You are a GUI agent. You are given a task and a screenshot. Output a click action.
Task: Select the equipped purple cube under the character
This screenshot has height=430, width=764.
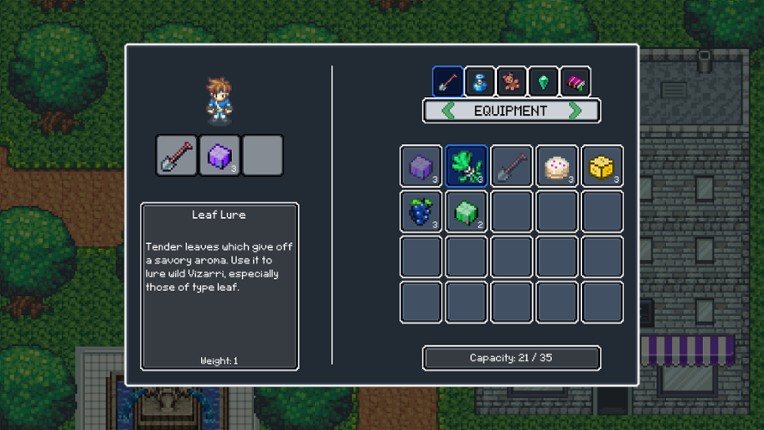pyautogui.click(x=219, y=156)
